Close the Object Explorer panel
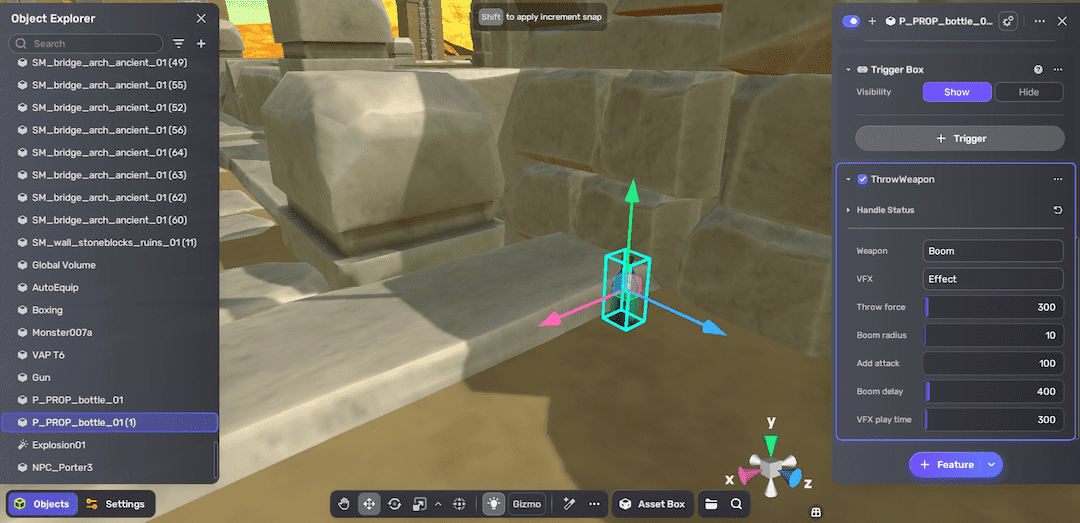This screenshot has height=523, width=1080. (x=201, y=18)
